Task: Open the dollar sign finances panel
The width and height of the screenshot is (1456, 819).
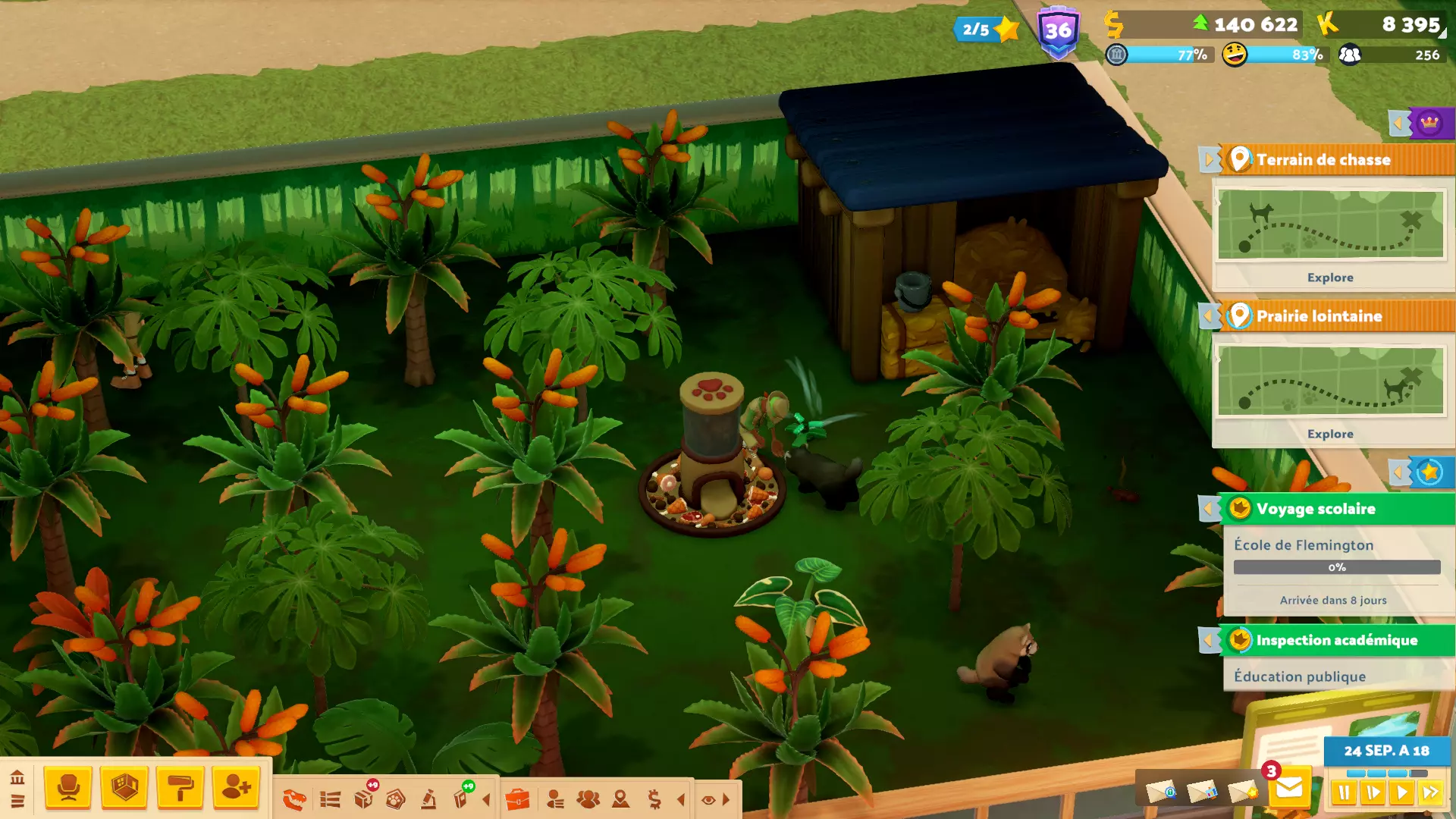Action: pyautogui.click(x=654, y=799)
